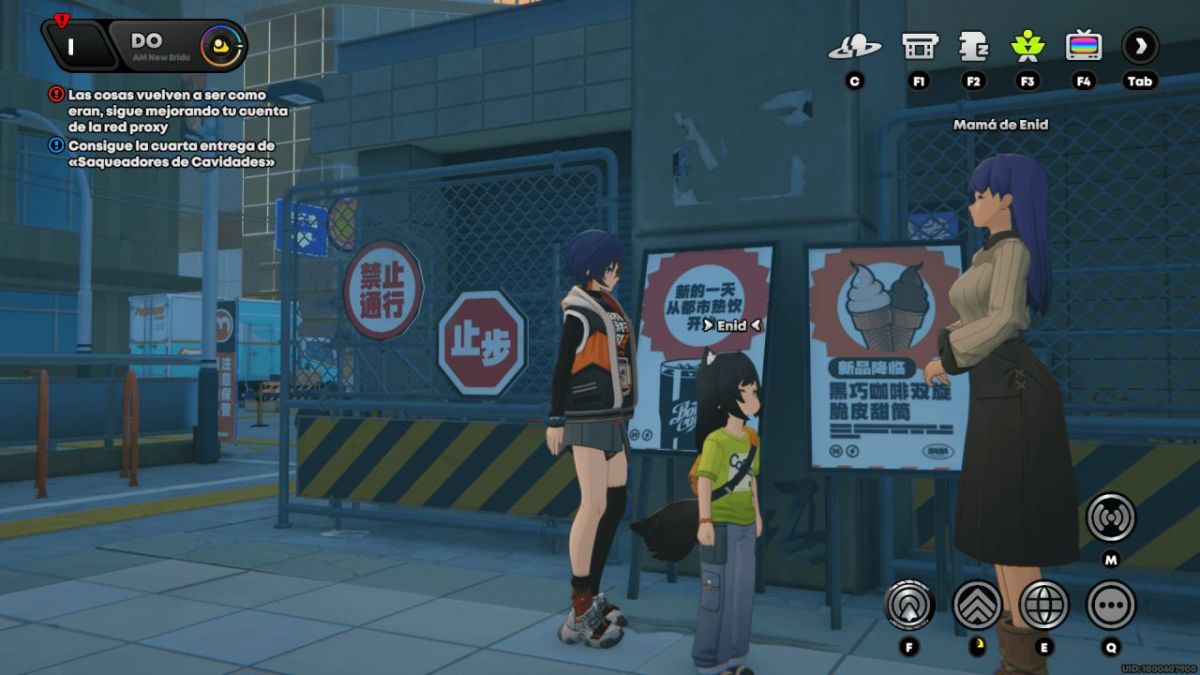Activate the interact button with the arrow ring icon
Screen dimensions: 1200x675
tap(909, 605)
